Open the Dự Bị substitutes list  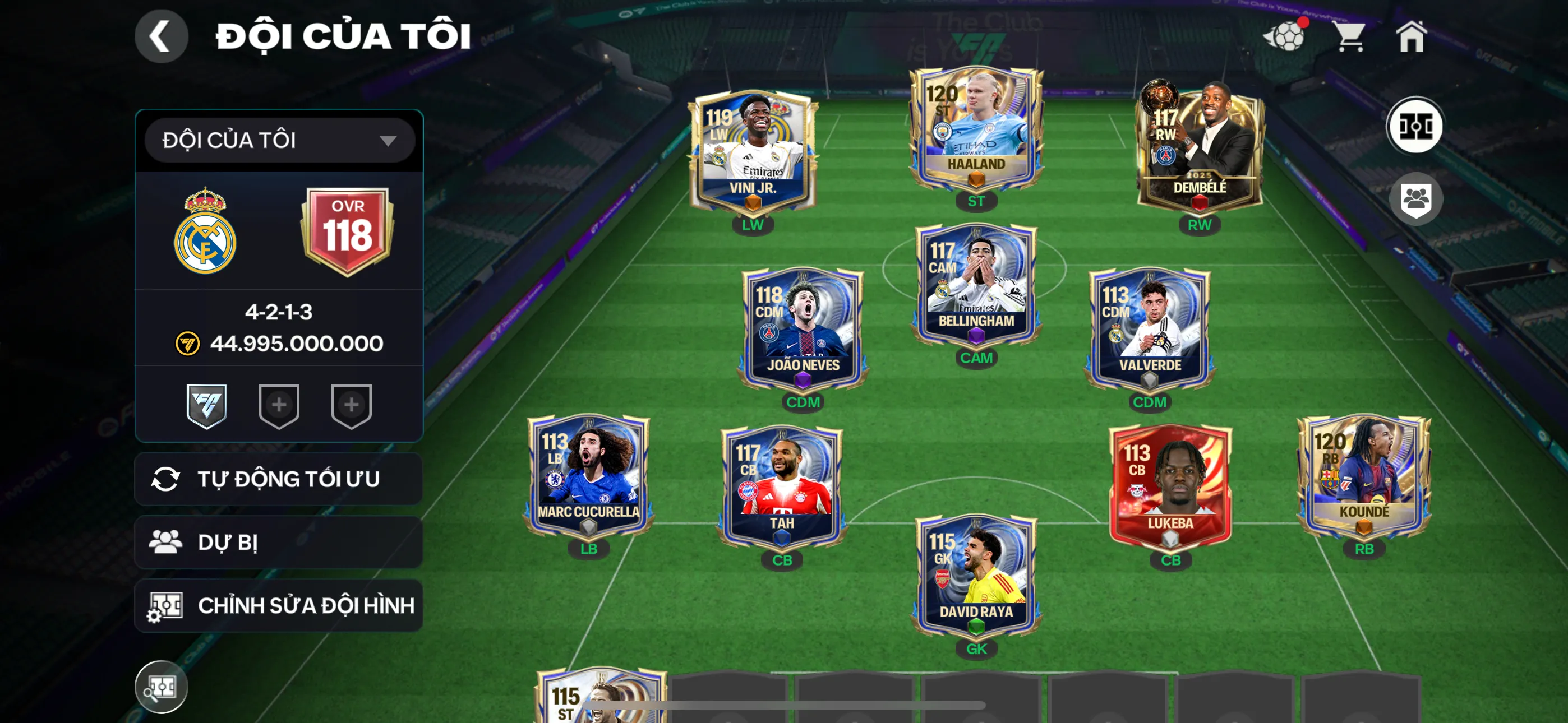point(279,543)
